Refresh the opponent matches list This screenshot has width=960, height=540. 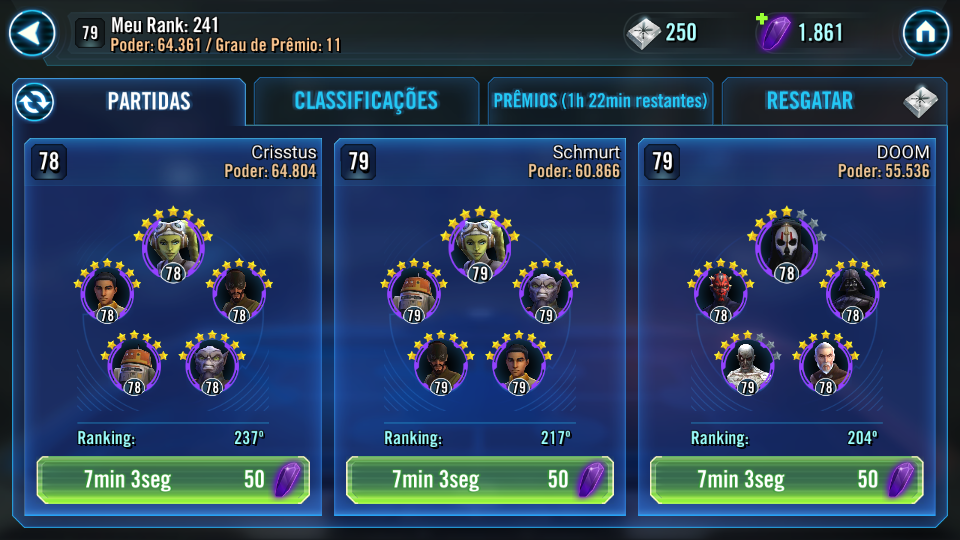34,101
